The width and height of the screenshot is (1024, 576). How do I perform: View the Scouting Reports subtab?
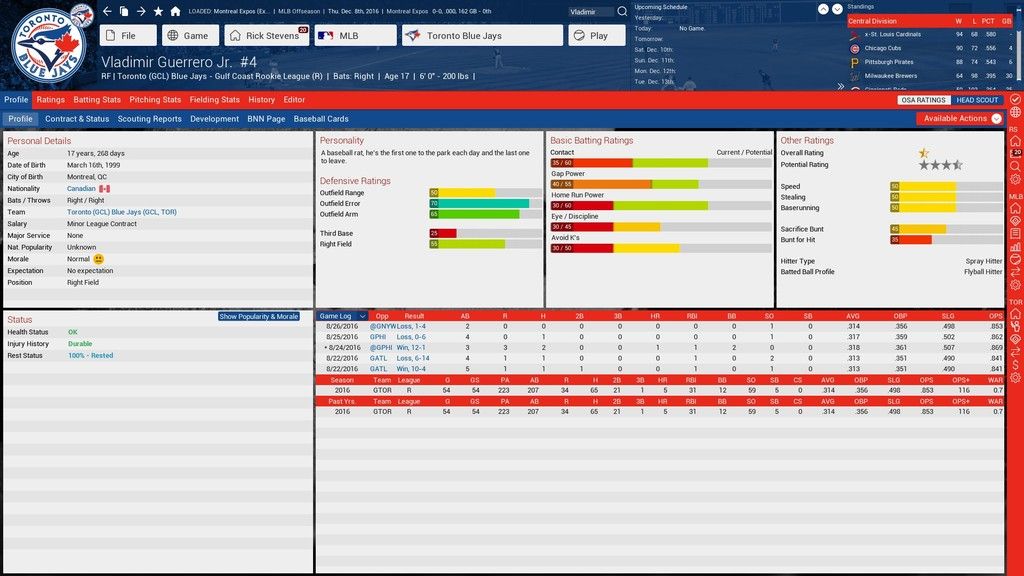pyautogui.click(x=150, y=119)
